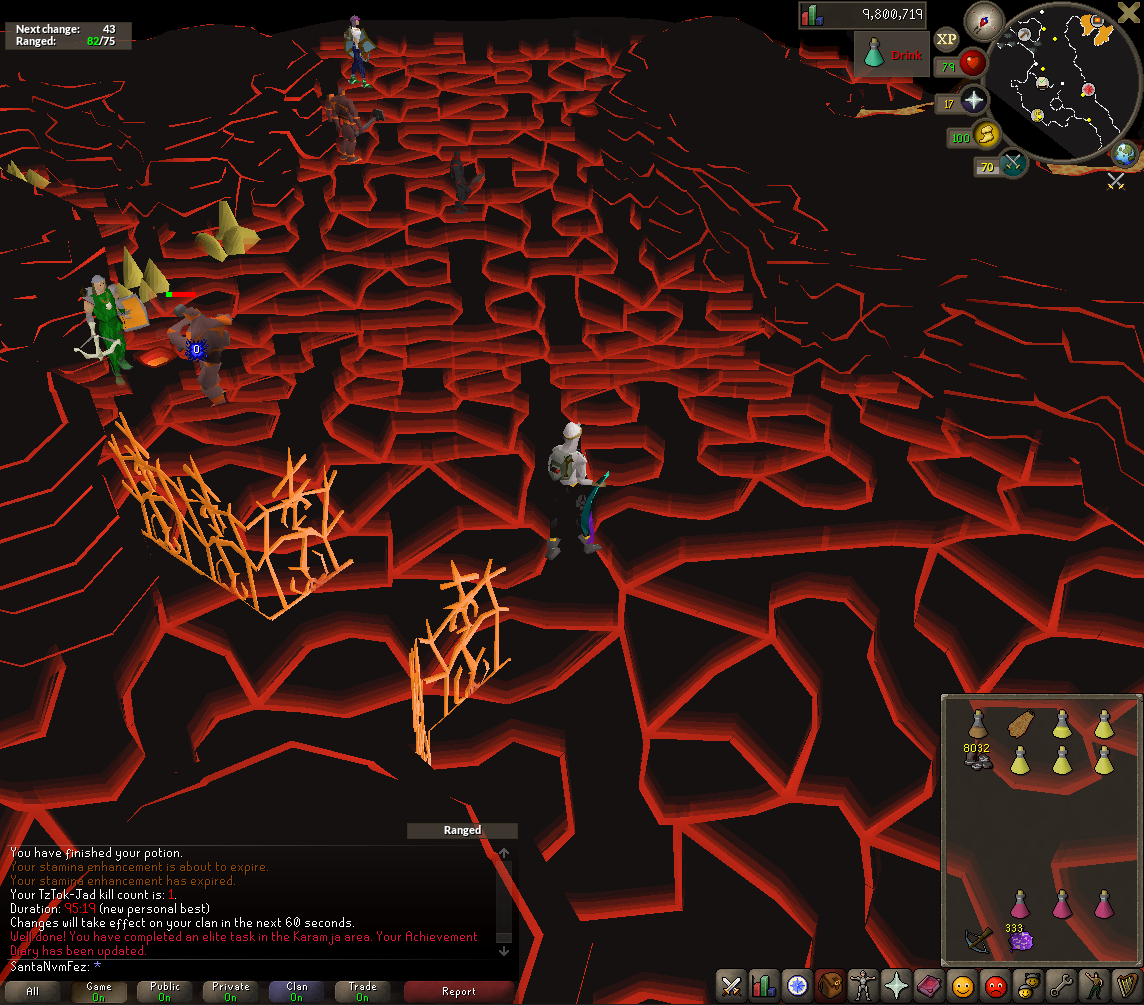The width and height of the screenshot is (1144, 1005).
Task: Open the Settings wrench tab
Action: [x=1062, y=985]
